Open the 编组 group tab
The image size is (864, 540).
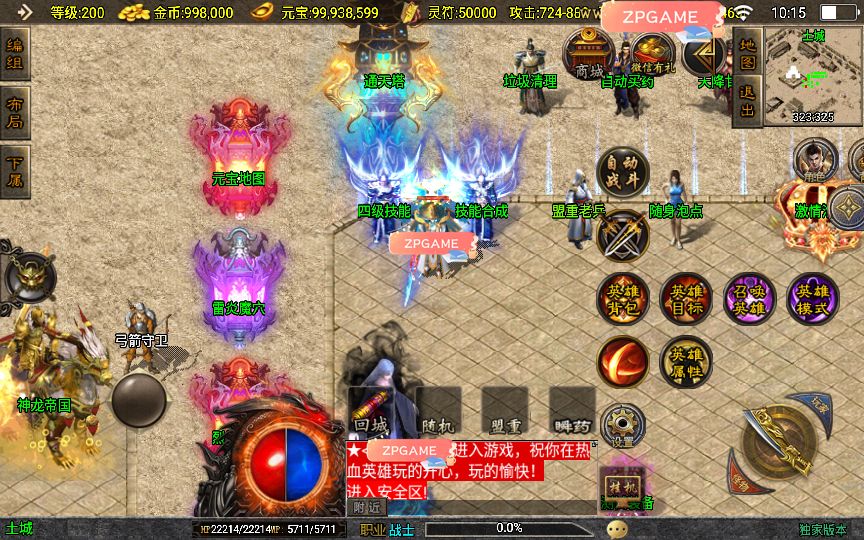click(x=15, y=55)
